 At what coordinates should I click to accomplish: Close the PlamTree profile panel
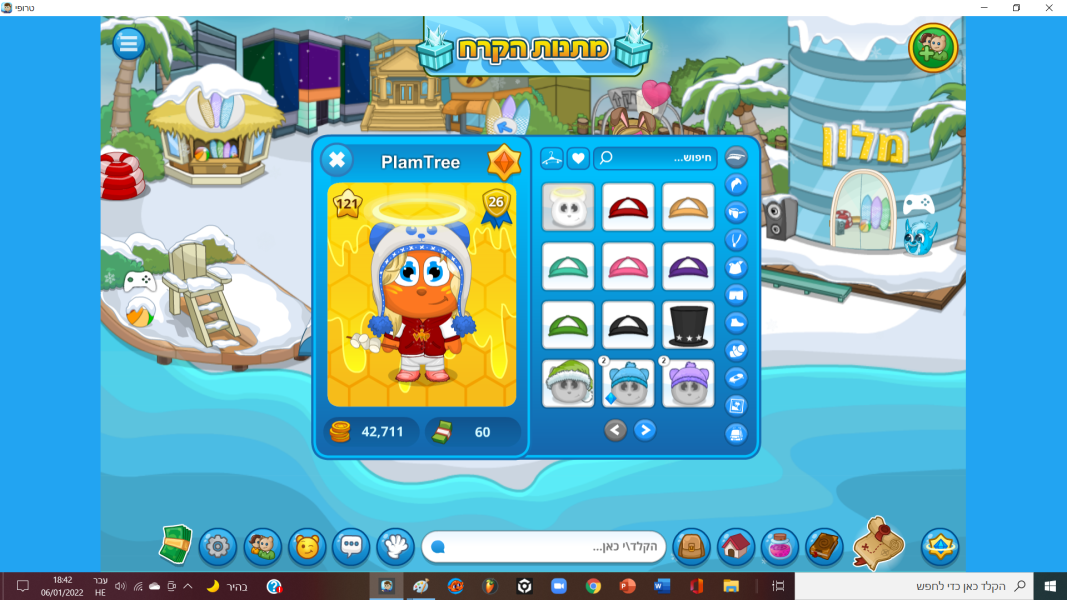tap(337, 160)
